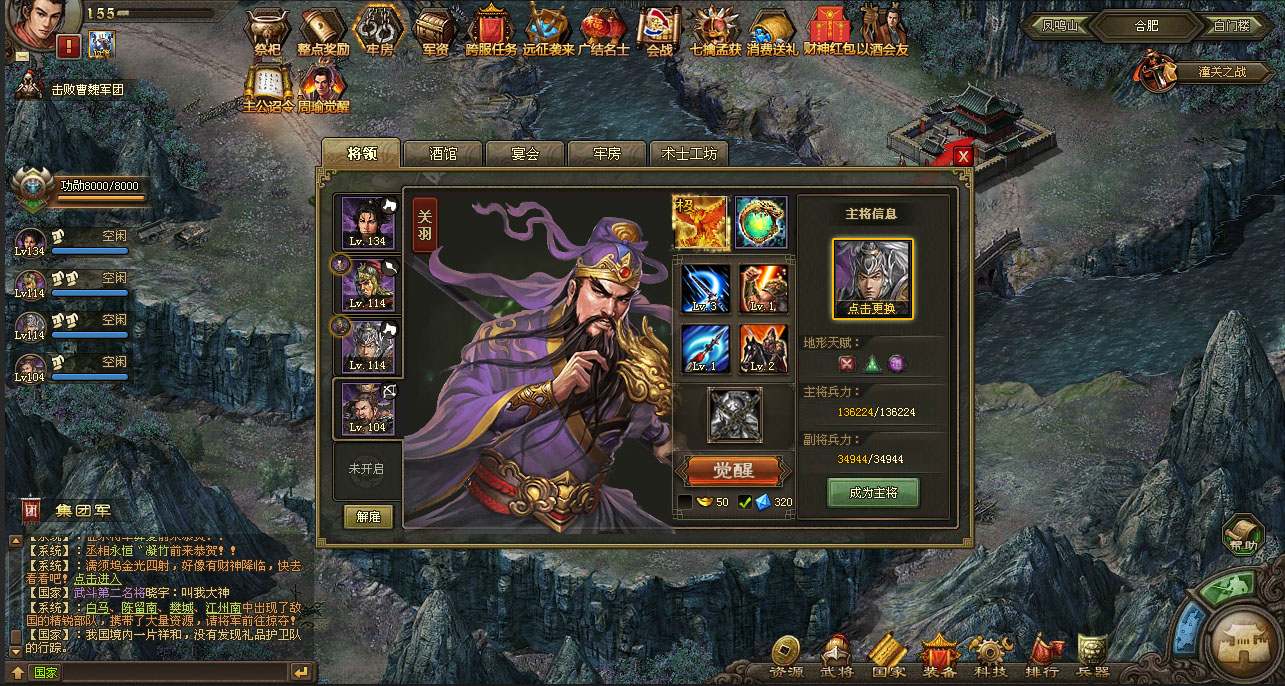Toggle the gold ingot 50 checkbox
The height and width of the screenshot is (686, 1285).
[x=685, y=502]
